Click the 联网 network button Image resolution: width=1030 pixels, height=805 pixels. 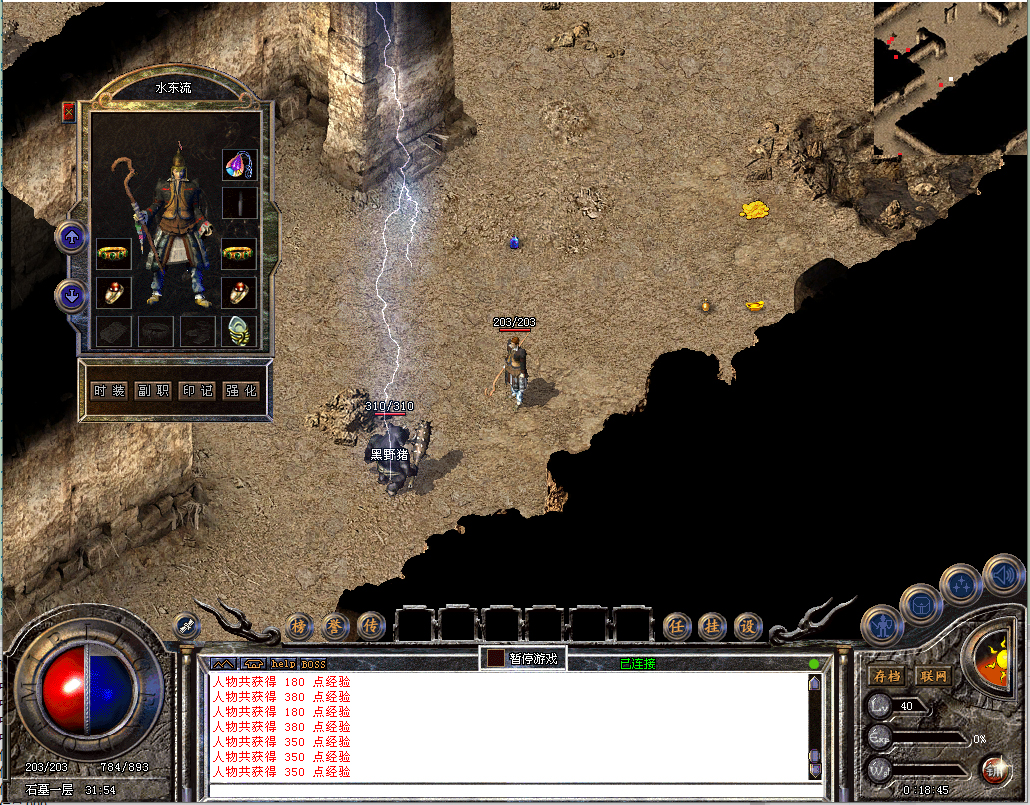932,676
